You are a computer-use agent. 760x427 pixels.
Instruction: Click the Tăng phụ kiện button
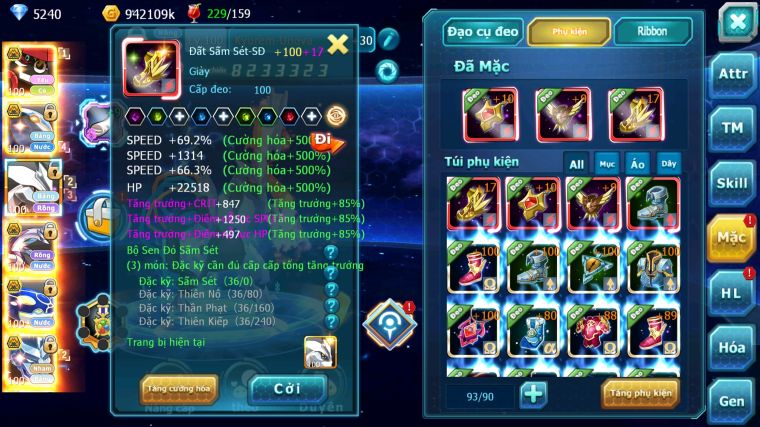(x=640, y=393)
